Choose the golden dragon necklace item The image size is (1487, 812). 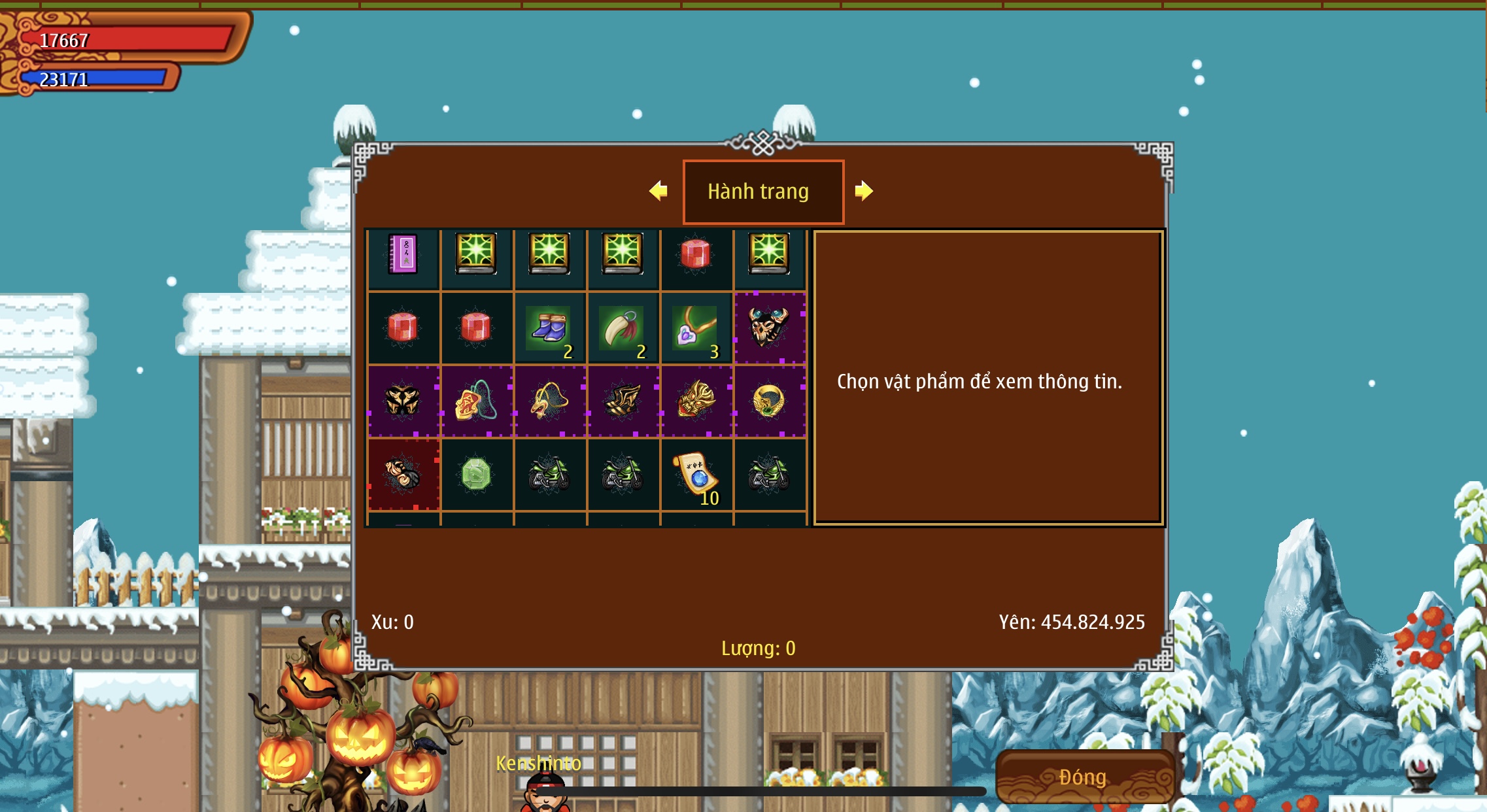point(549,401)
